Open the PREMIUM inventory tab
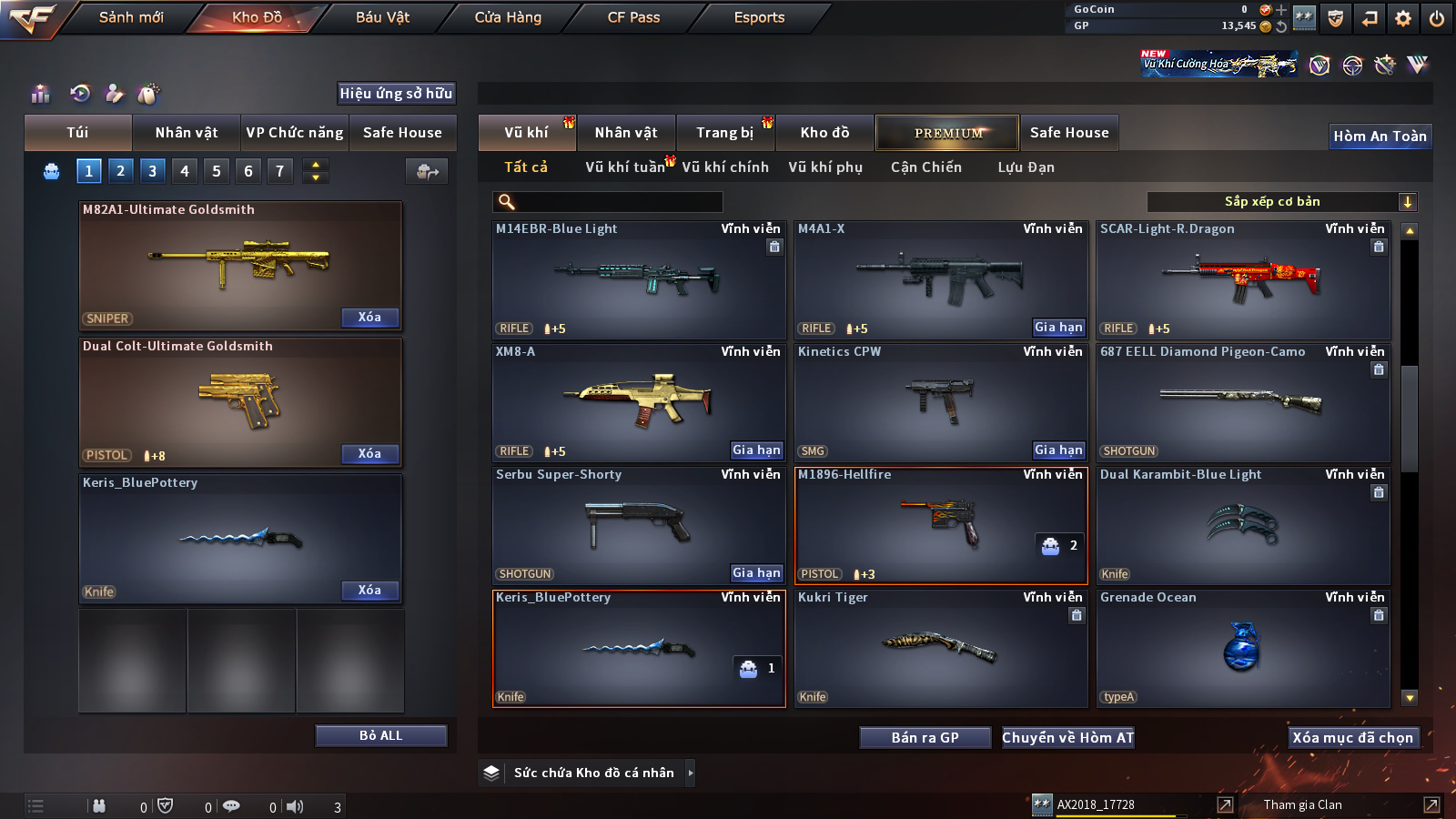Screen dimensions: 1456x819 tap(947, 133)
